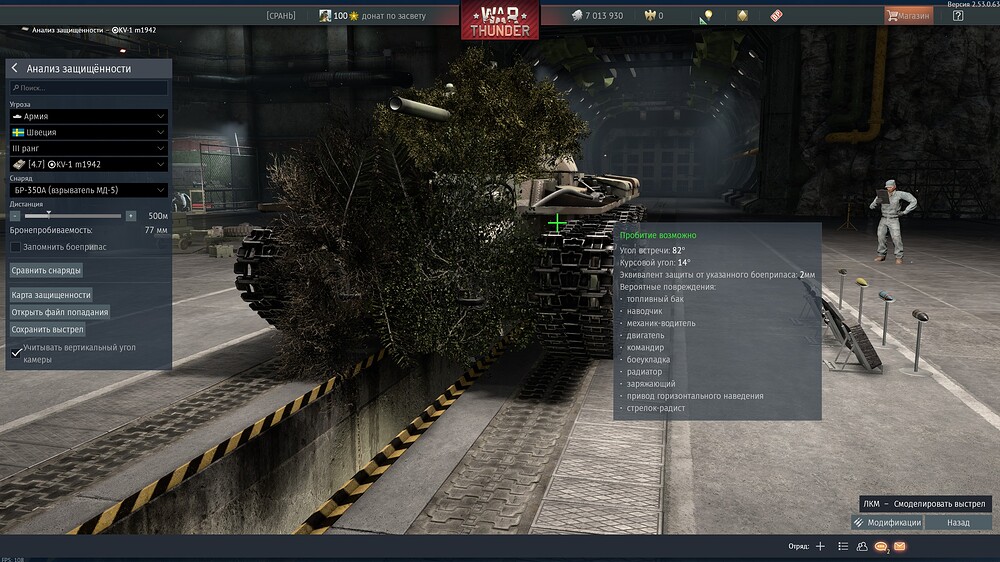
Task: Tick the Запомнить боеприпас checkbox
Action: coord(15,246)
